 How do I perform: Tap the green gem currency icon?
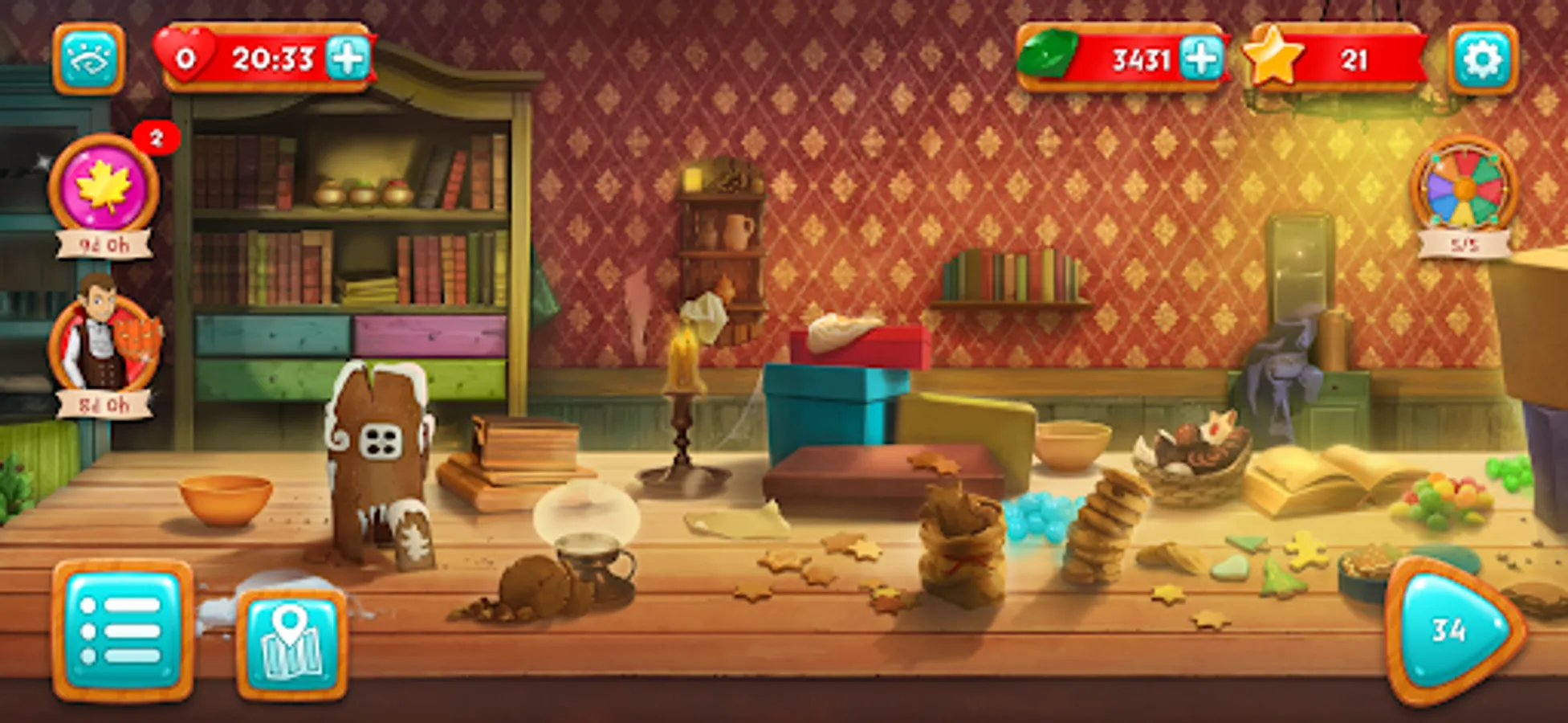point(1049,56)
